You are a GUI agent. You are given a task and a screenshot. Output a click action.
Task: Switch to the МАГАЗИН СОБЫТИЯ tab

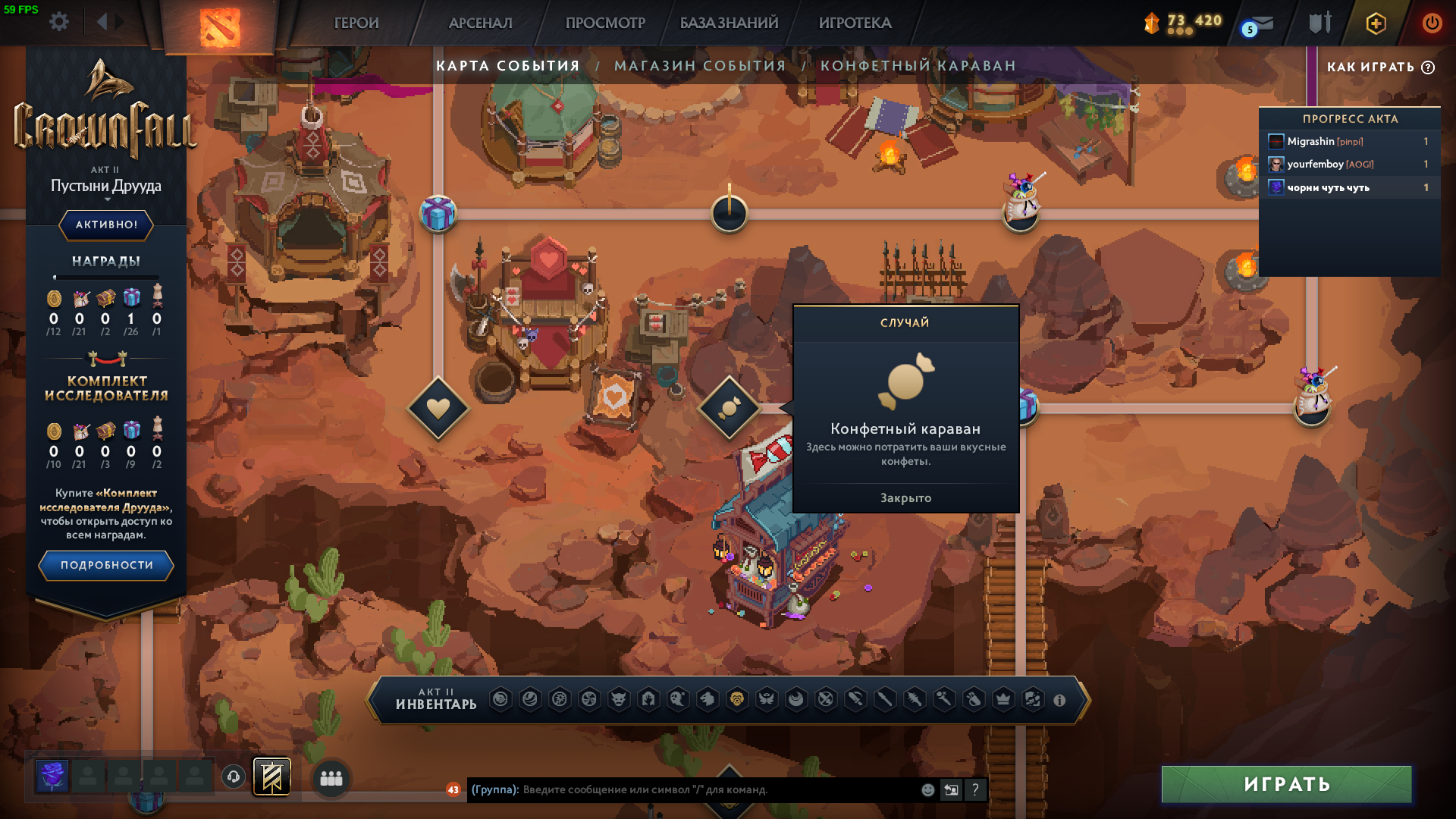(x=700, y=66)
